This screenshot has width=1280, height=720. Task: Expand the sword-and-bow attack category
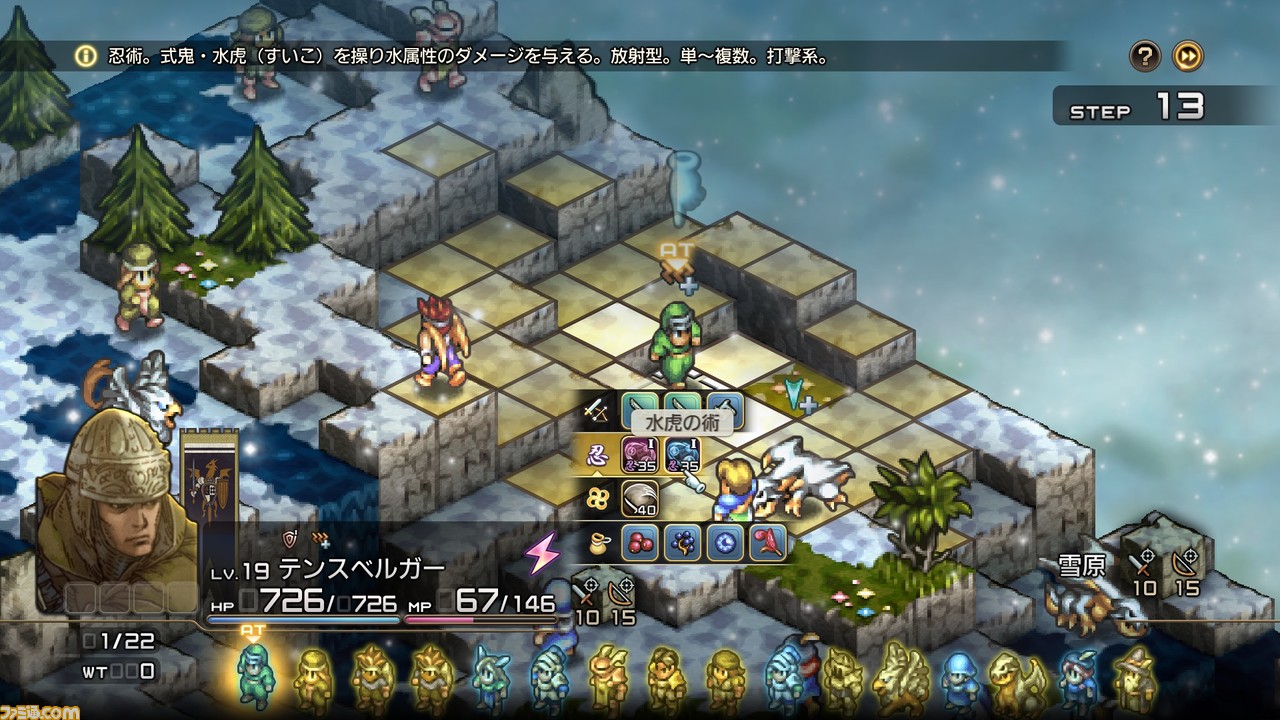[x=595, y=408]
